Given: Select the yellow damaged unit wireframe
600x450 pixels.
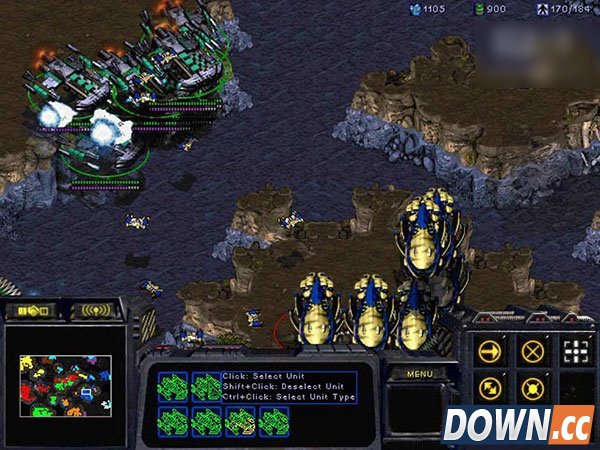Looking at the screenshot, I should tap(240, 422).
